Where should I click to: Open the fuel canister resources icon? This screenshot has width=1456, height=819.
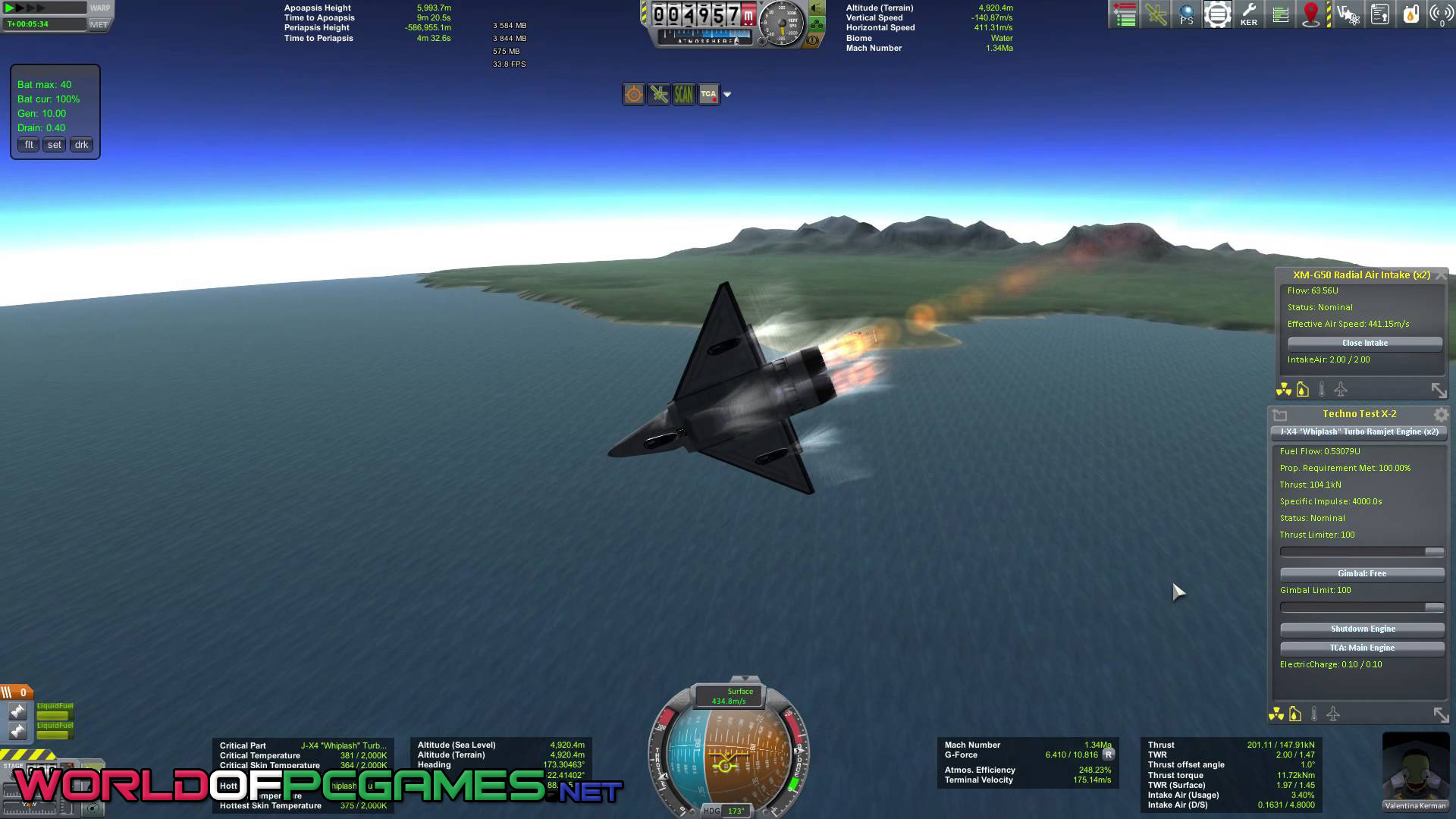click(1410, 14)
